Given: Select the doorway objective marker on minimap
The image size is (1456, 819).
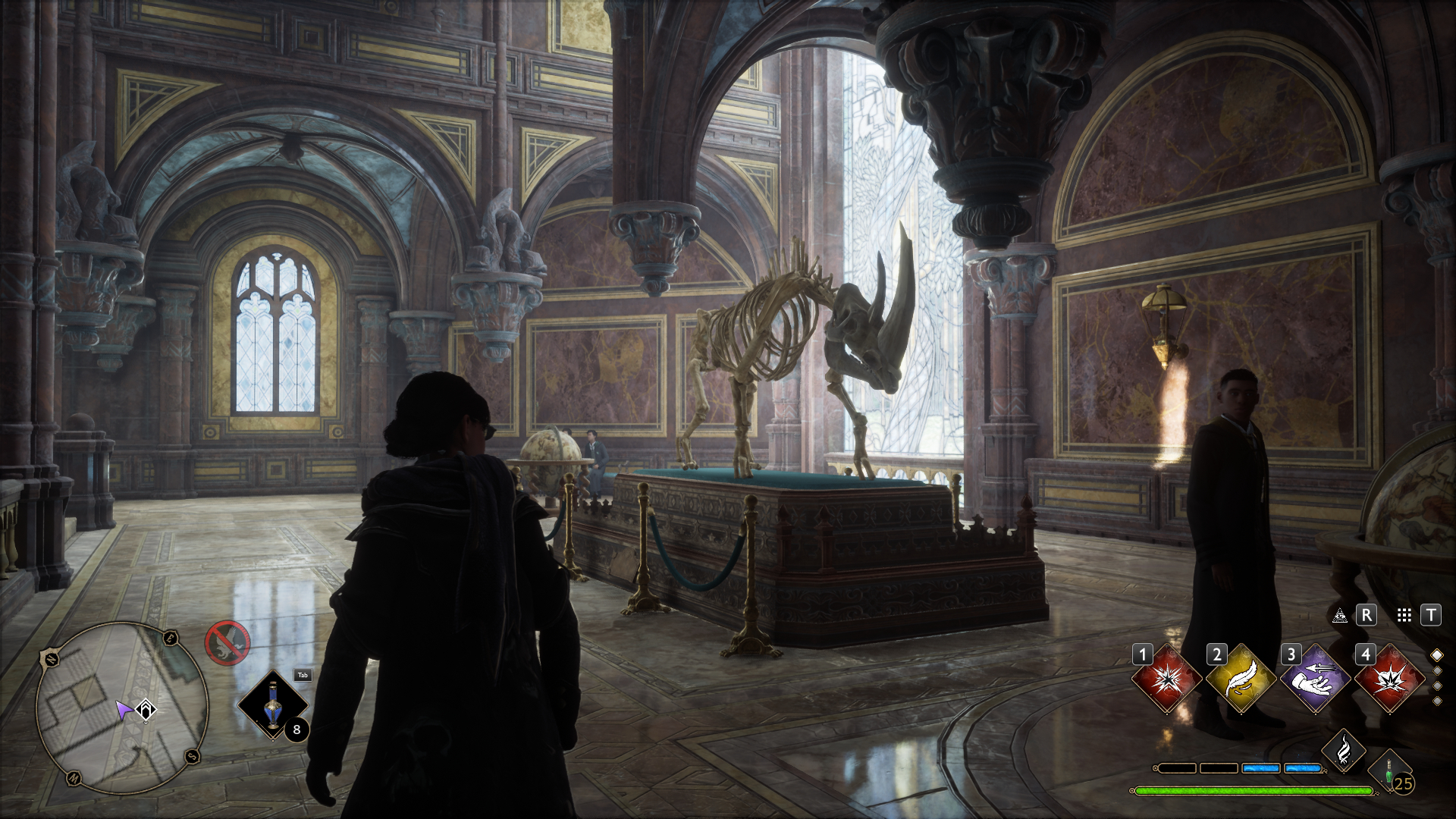Looking at the screenshot, I should coord(146,711).
